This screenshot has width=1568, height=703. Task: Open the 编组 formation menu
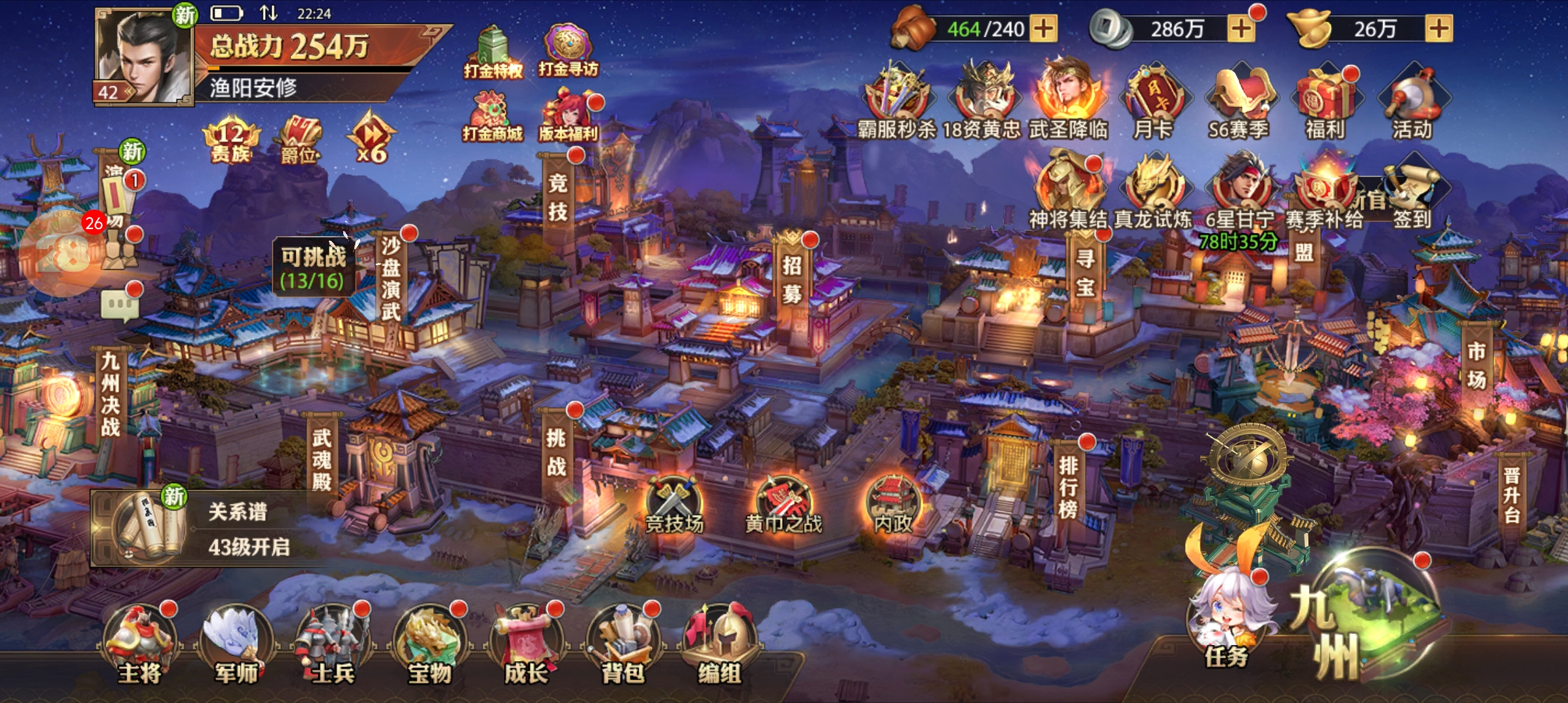point(719,643)
